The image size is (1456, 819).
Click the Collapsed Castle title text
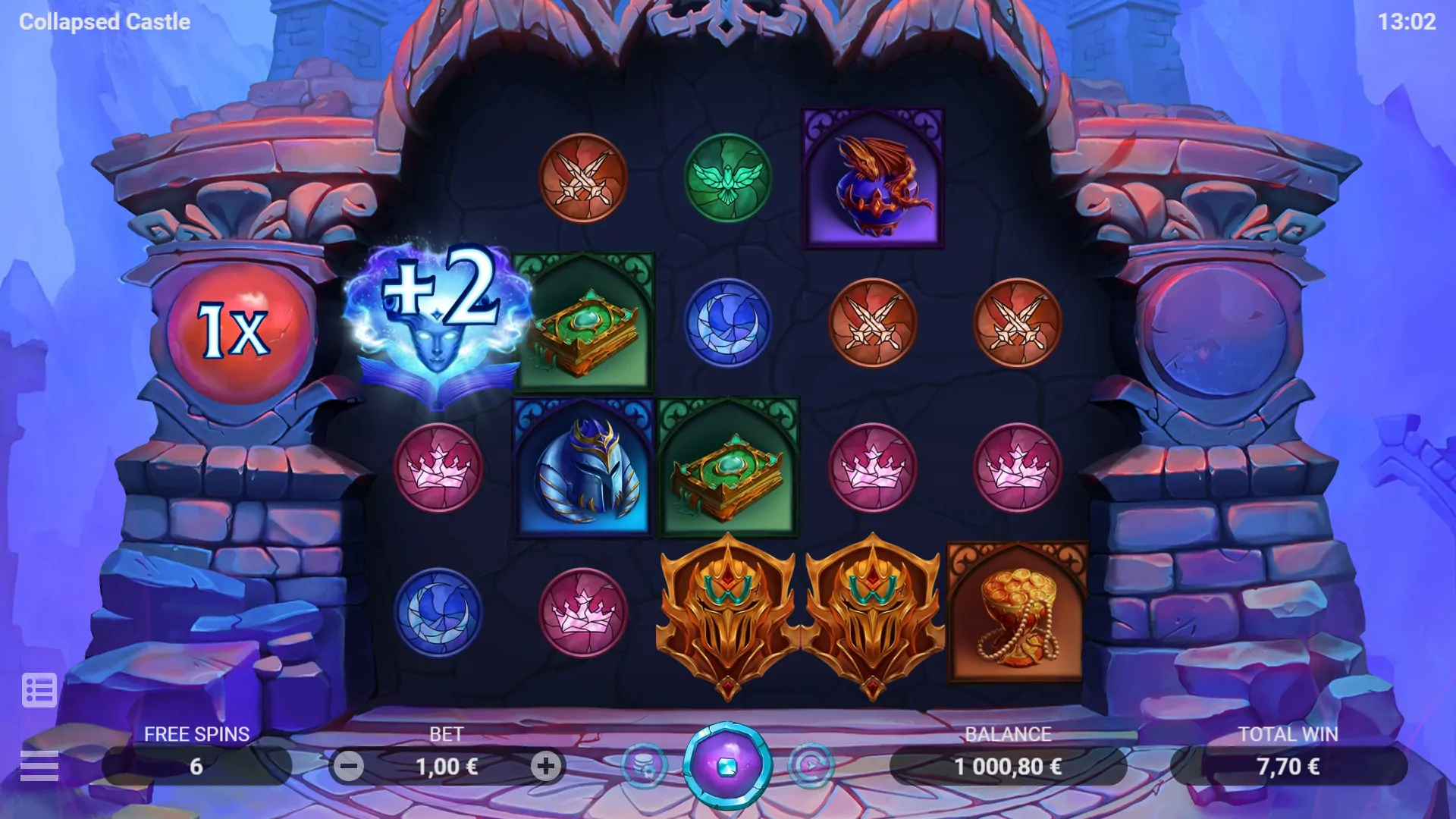105,21
